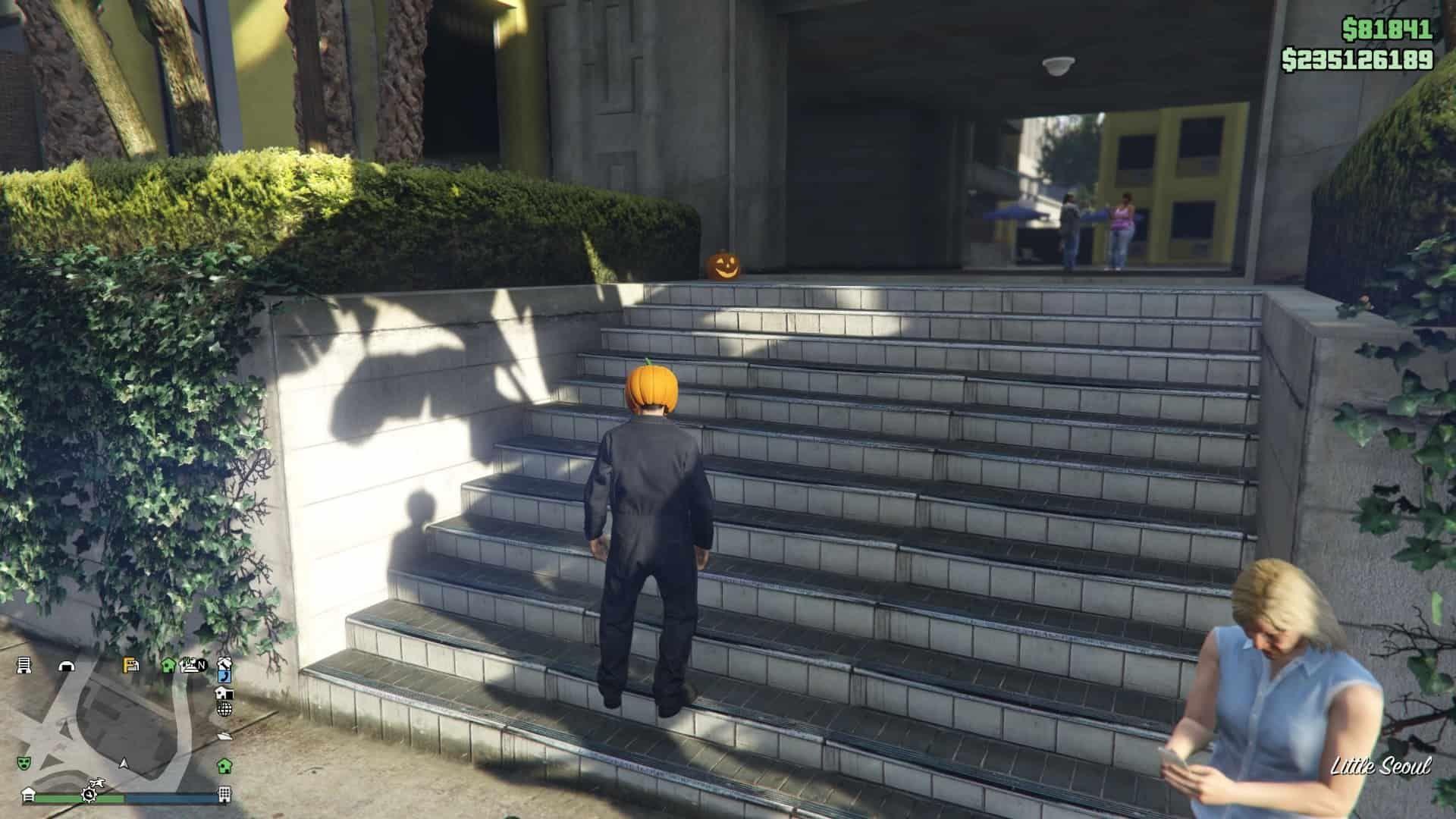Viewport: 1456px width, 819px height.
Task: Click the green safehouse blip atop the minimap
Action: click(168, 666)
